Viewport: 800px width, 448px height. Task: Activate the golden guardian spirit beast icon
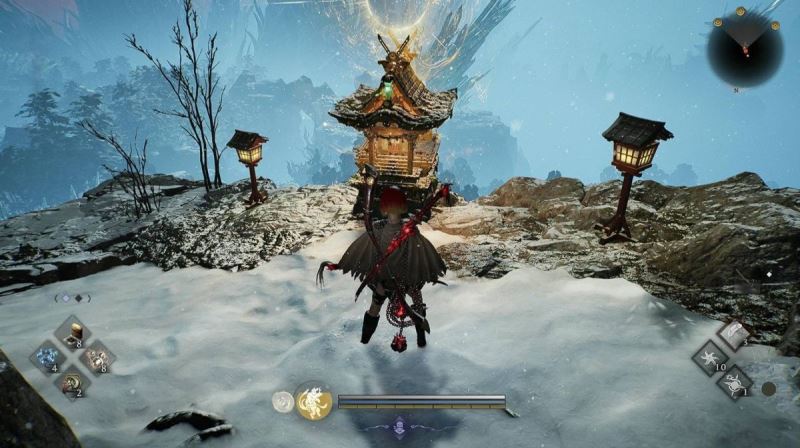[313, 402]
